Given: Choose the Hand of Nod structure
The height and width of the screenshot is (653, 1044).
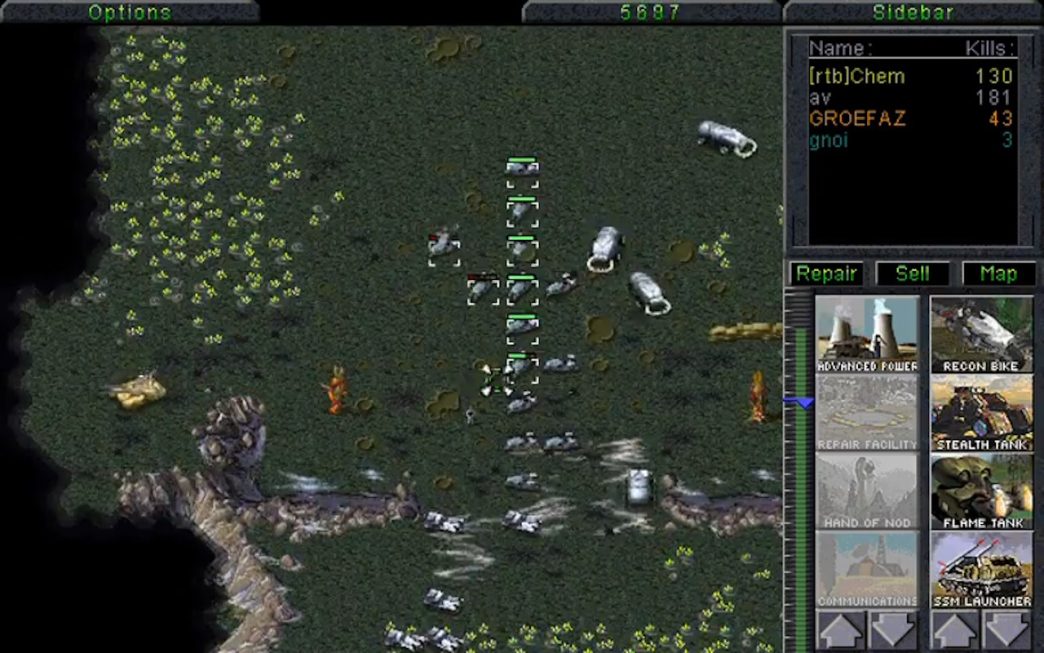Looking at the screenshot, I should [867, 491].
